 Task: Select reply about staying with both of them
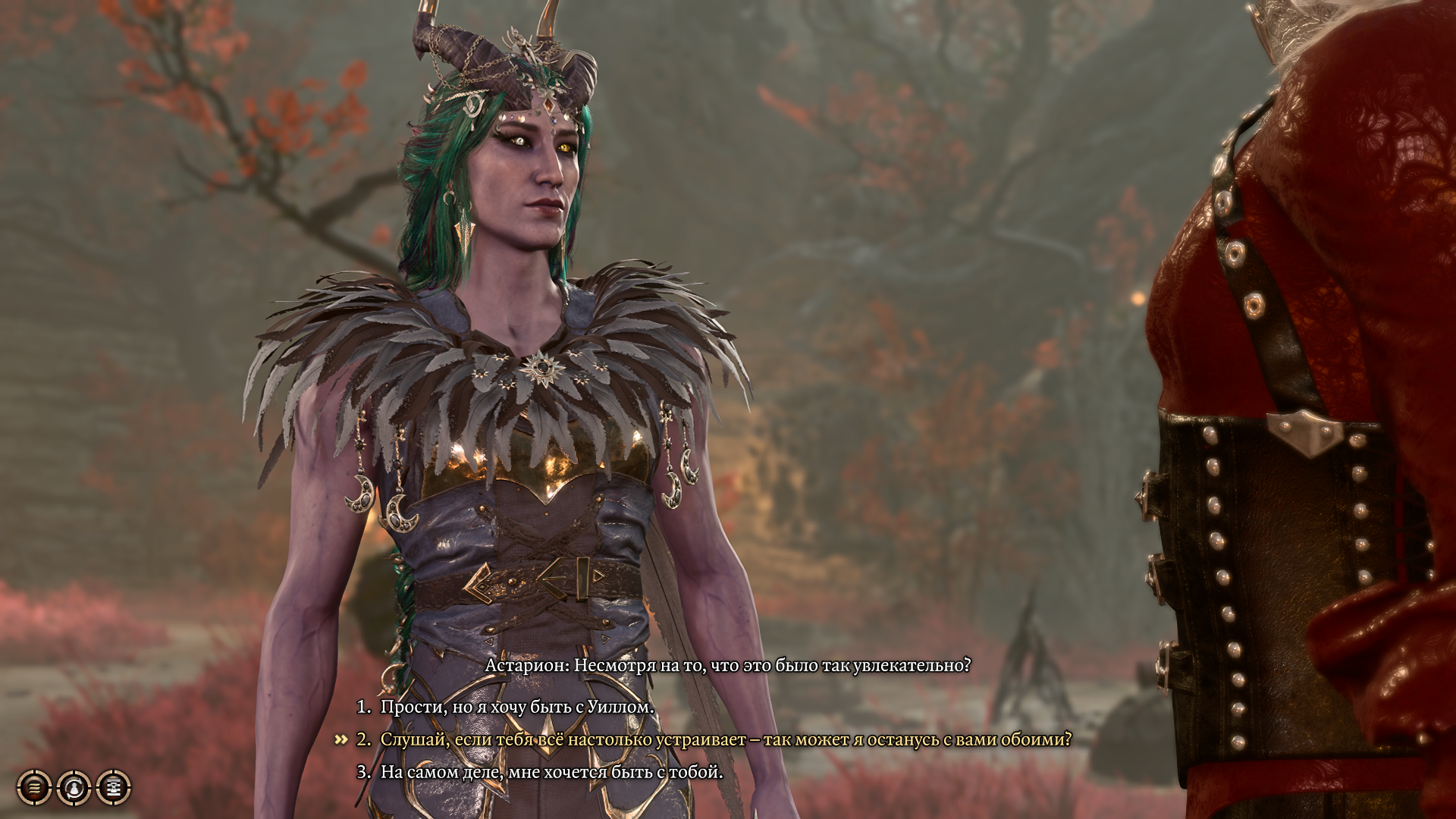(x=726, y=739)
